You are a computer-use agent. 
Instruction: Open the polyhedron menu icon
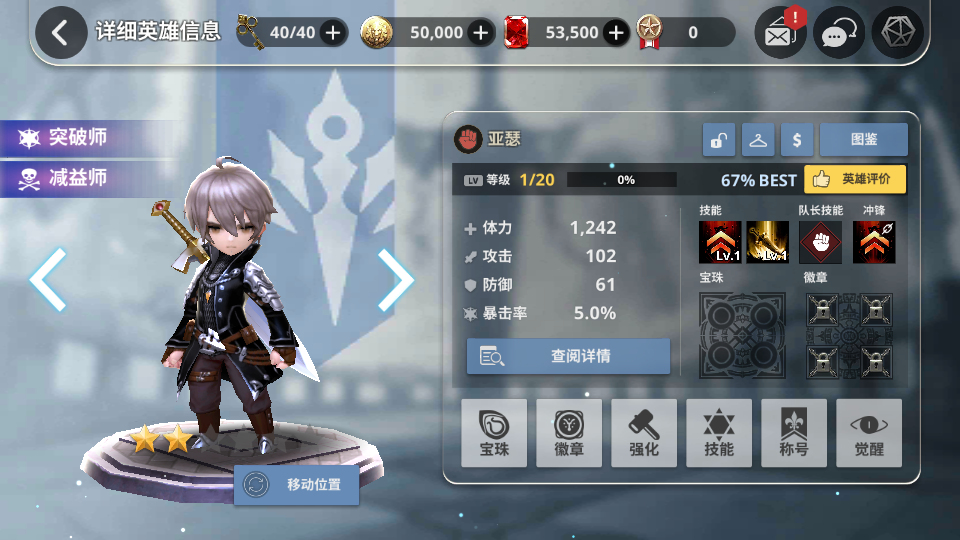[897, 34]
